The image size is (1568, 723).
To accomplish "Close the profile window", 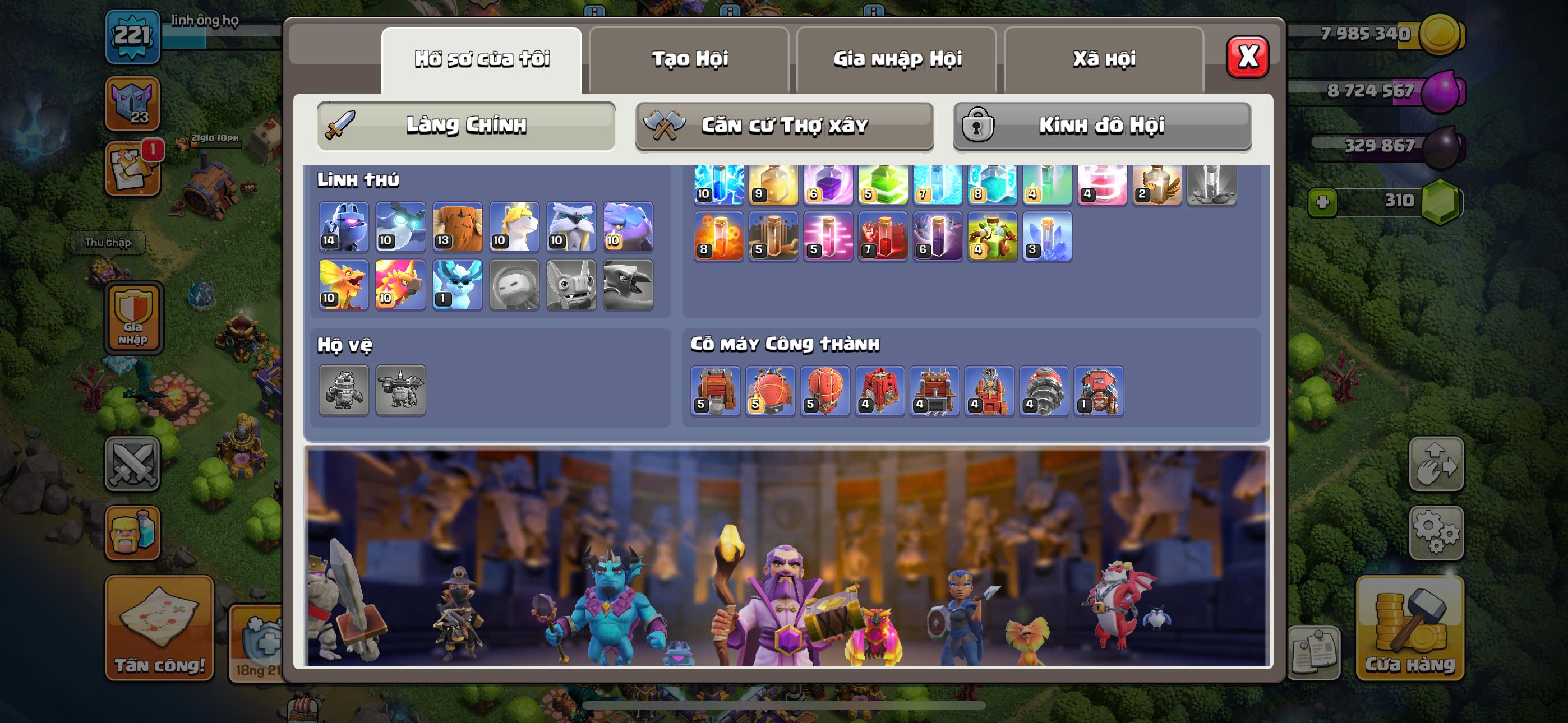I will (x=1247, y=57).
